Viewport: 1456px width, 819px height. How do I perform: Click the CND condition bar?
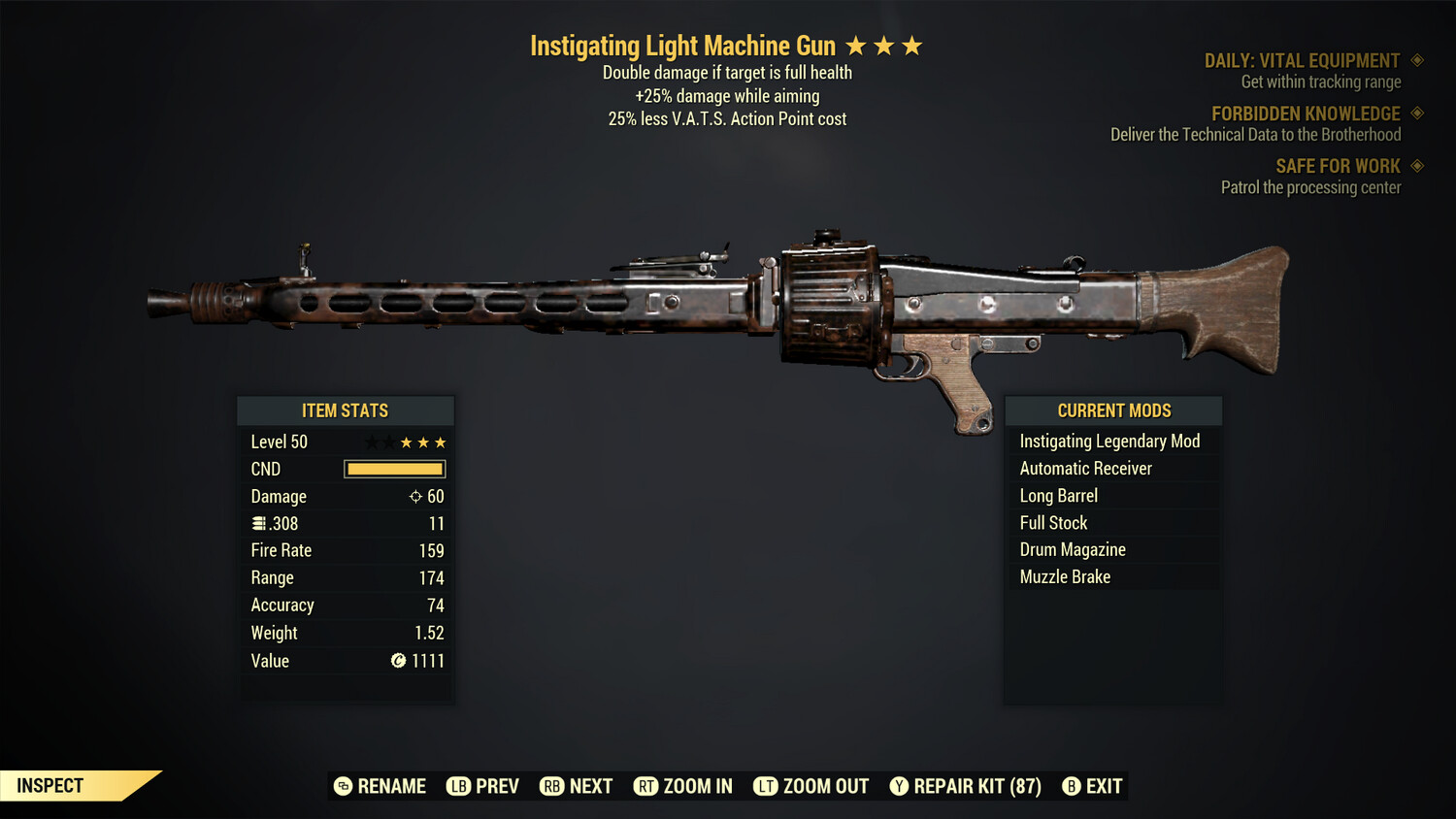click(394, 469)
